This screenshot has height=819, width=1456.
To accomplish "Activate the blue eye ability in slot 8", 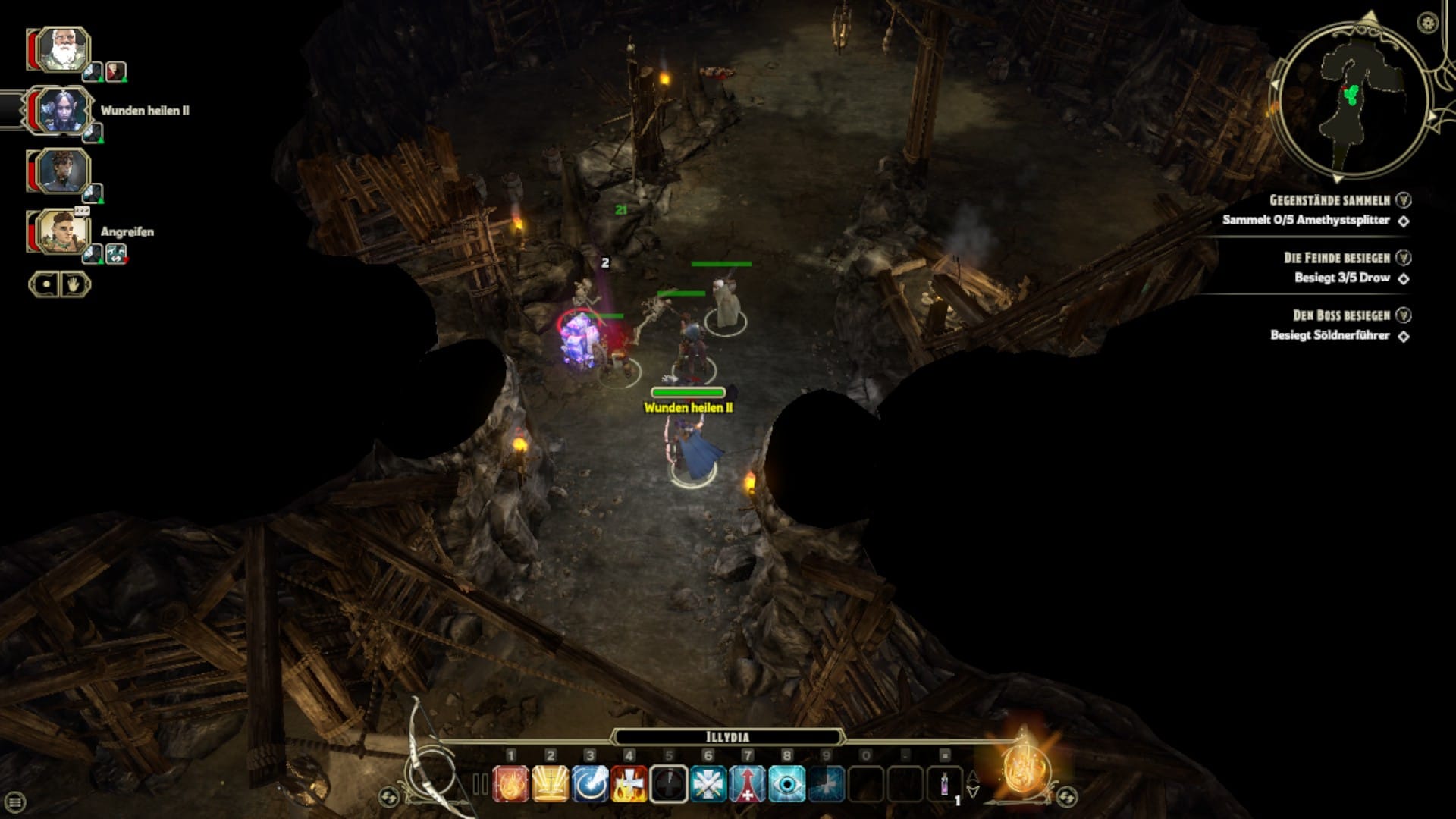I will click(x=787, y=784).
